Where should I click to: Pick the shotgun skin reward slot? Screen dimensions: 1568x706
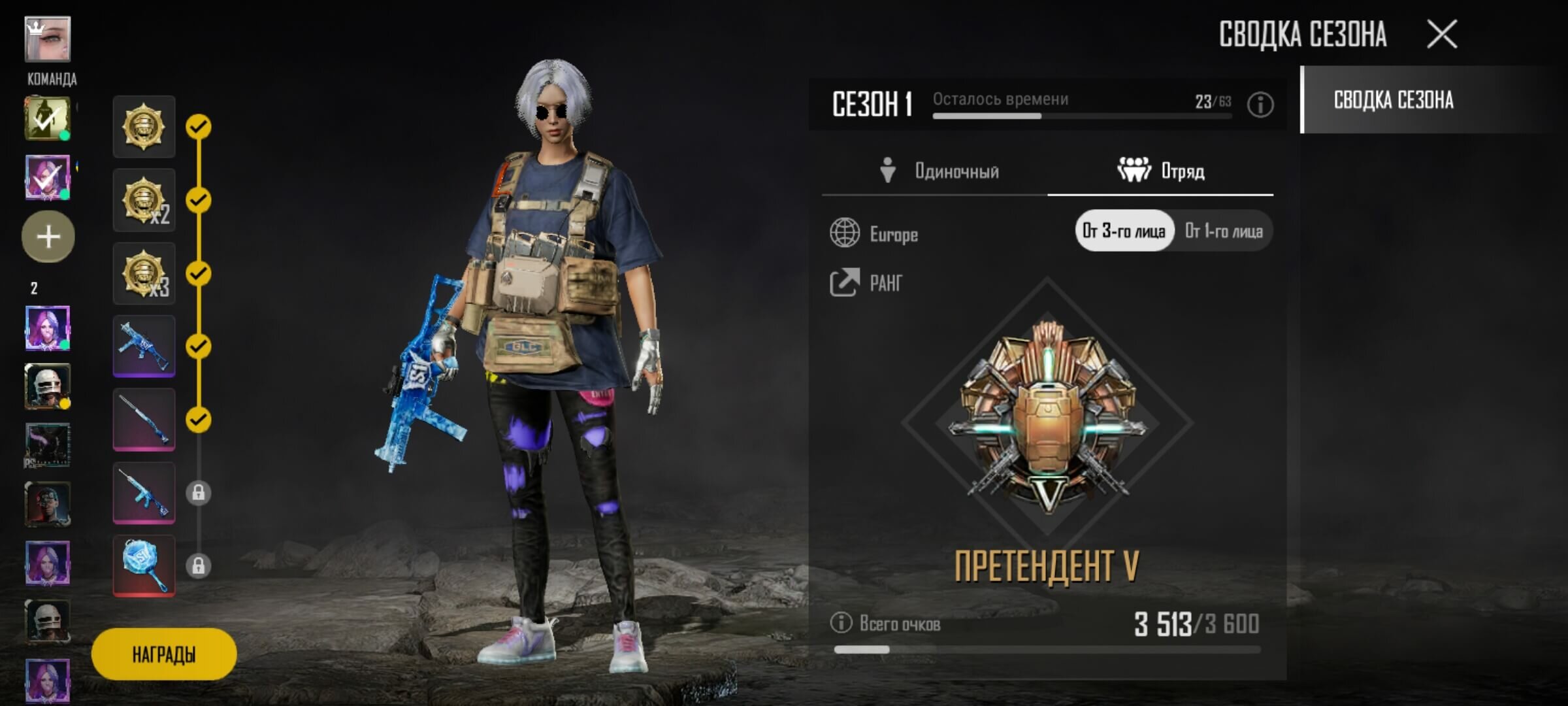144,419
